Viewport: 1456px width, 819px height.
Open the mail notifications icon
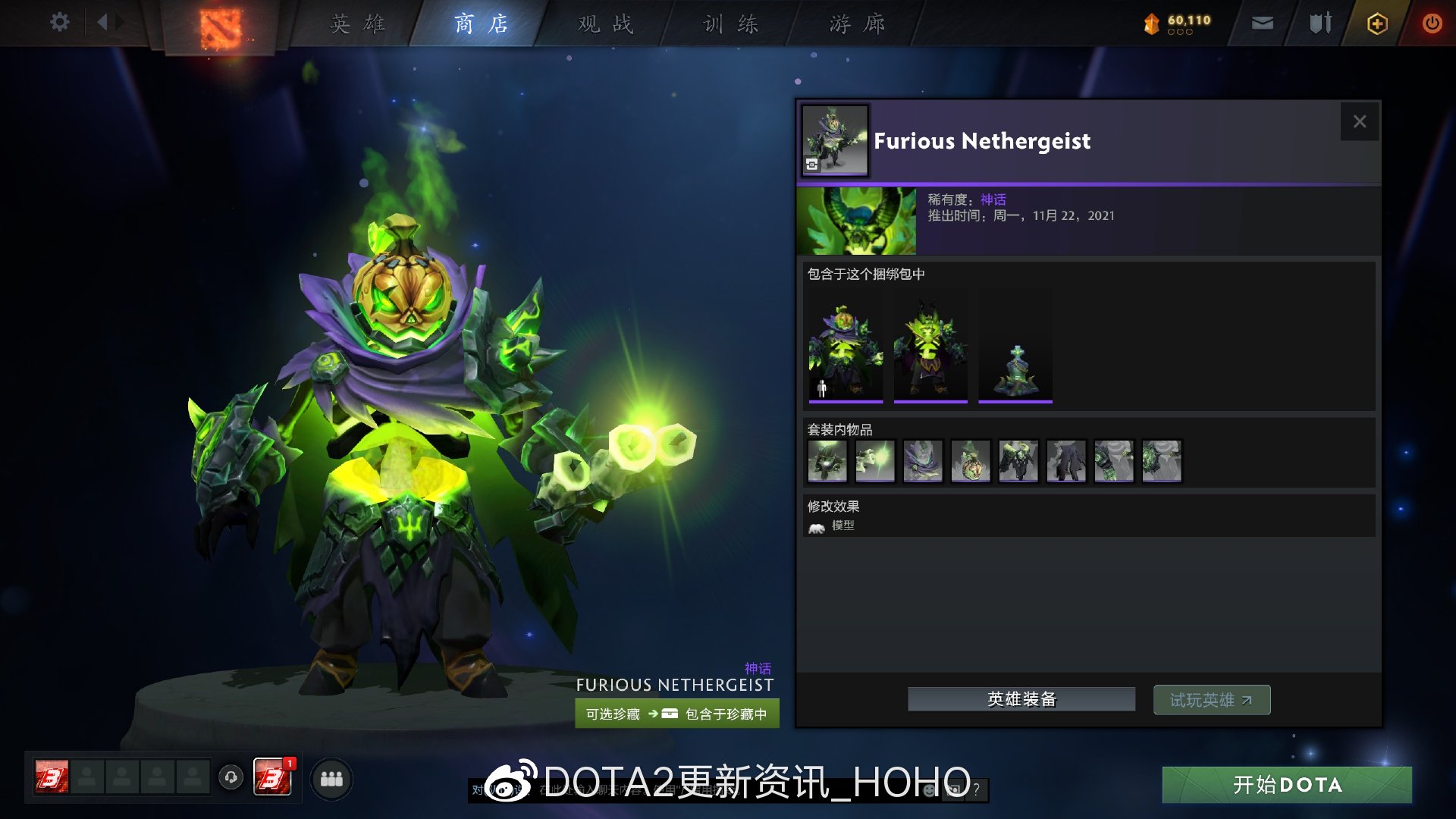[x=1261, y=23]
